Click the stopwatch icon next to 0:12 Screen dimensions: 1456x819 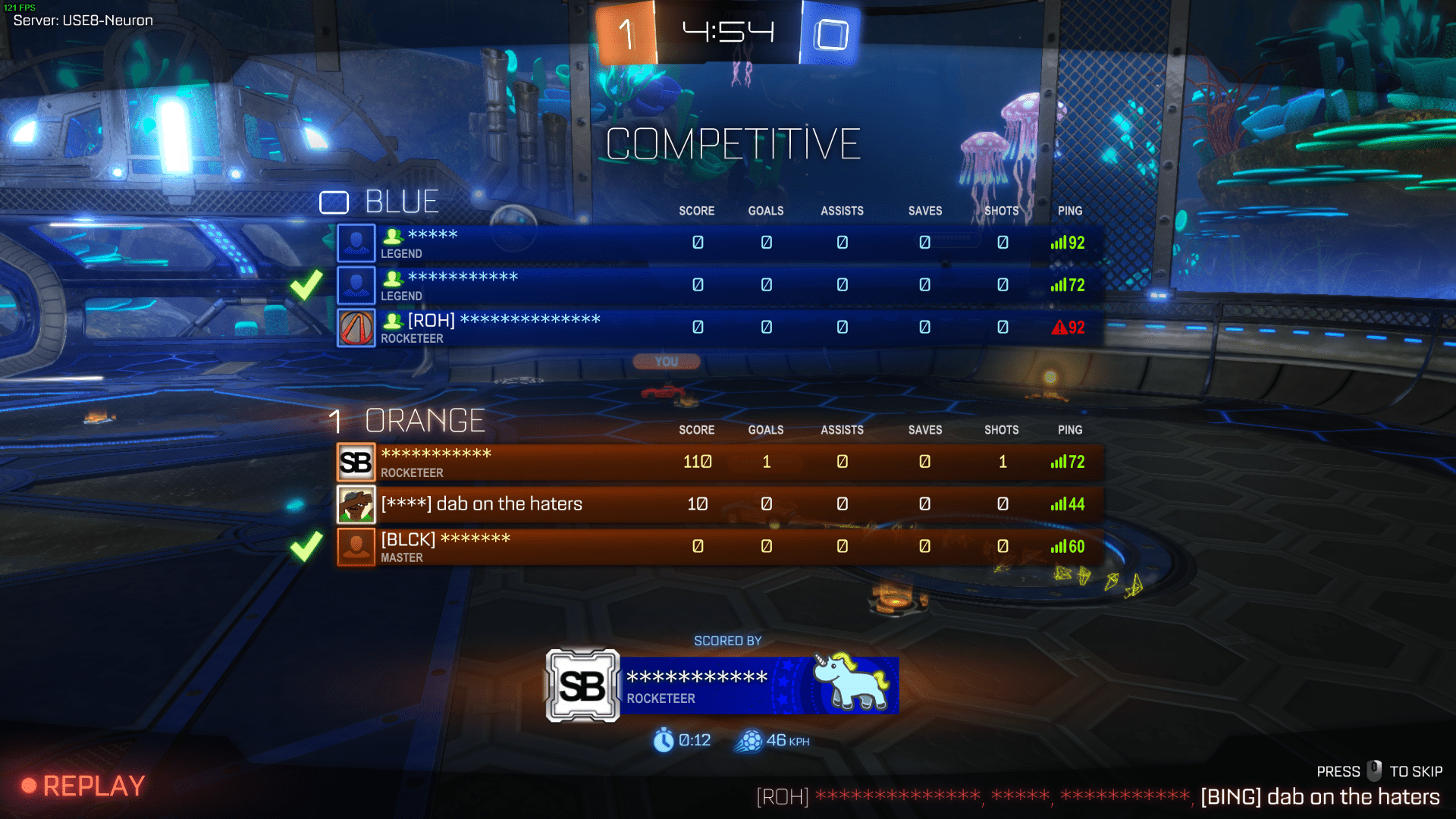pyautogui.click(x=665, y=740)
